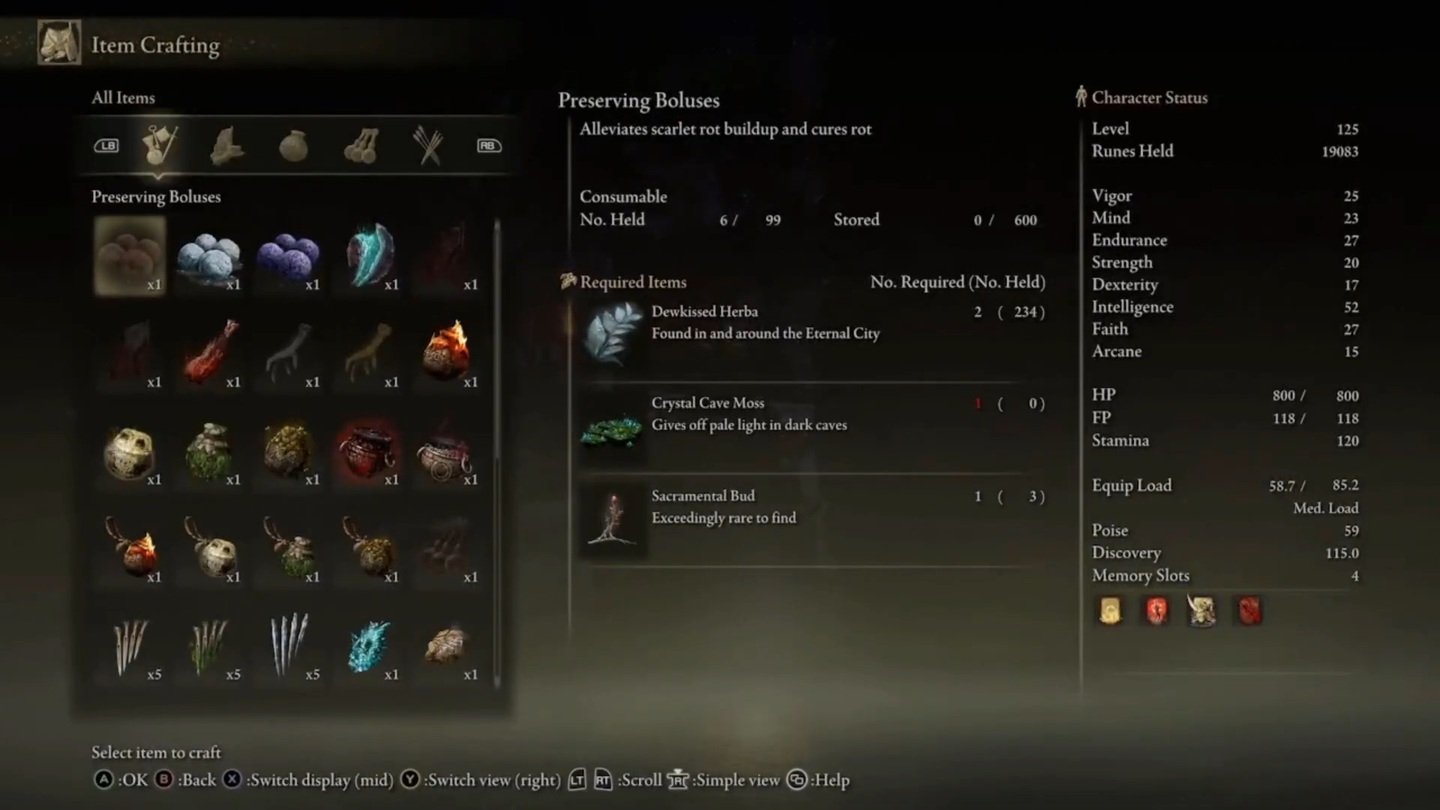Viewport: 1440px width, 810px height.
Task: Open the hanging roped pots category tab
Action: coord(360,146)
